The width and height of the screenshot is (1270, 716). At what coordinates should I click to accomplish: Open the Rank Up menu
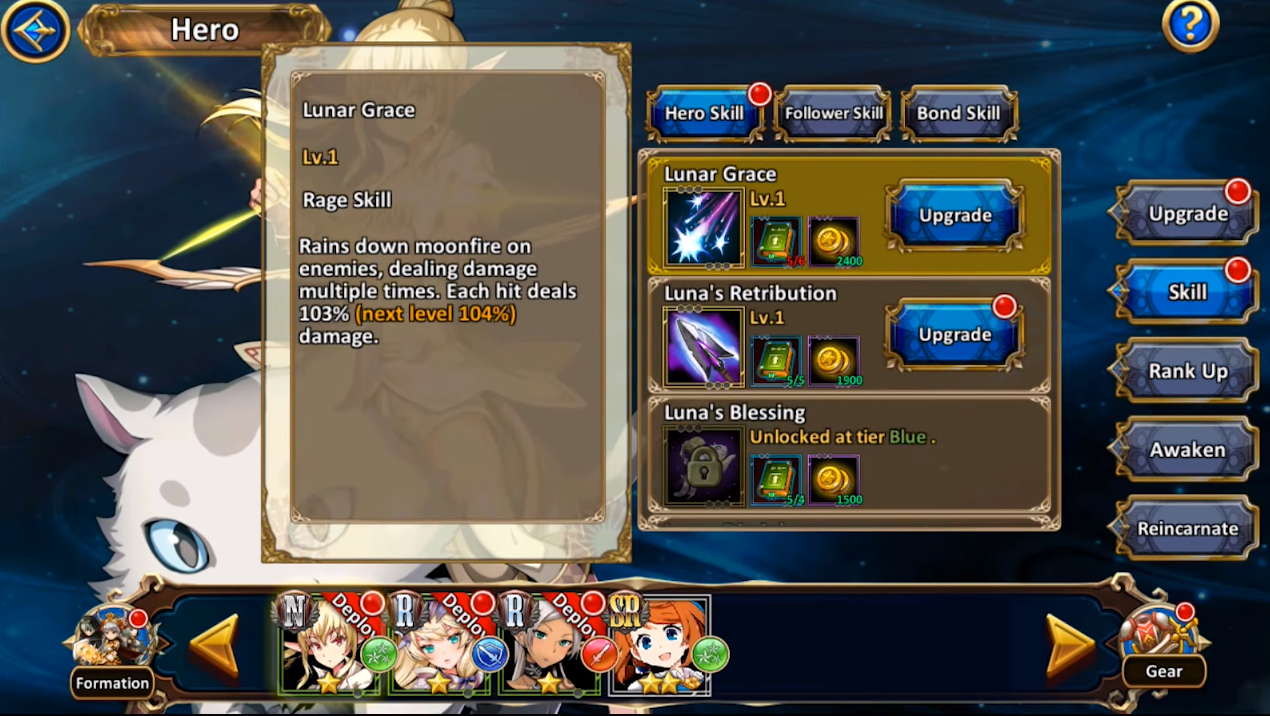pos(1187,371)
